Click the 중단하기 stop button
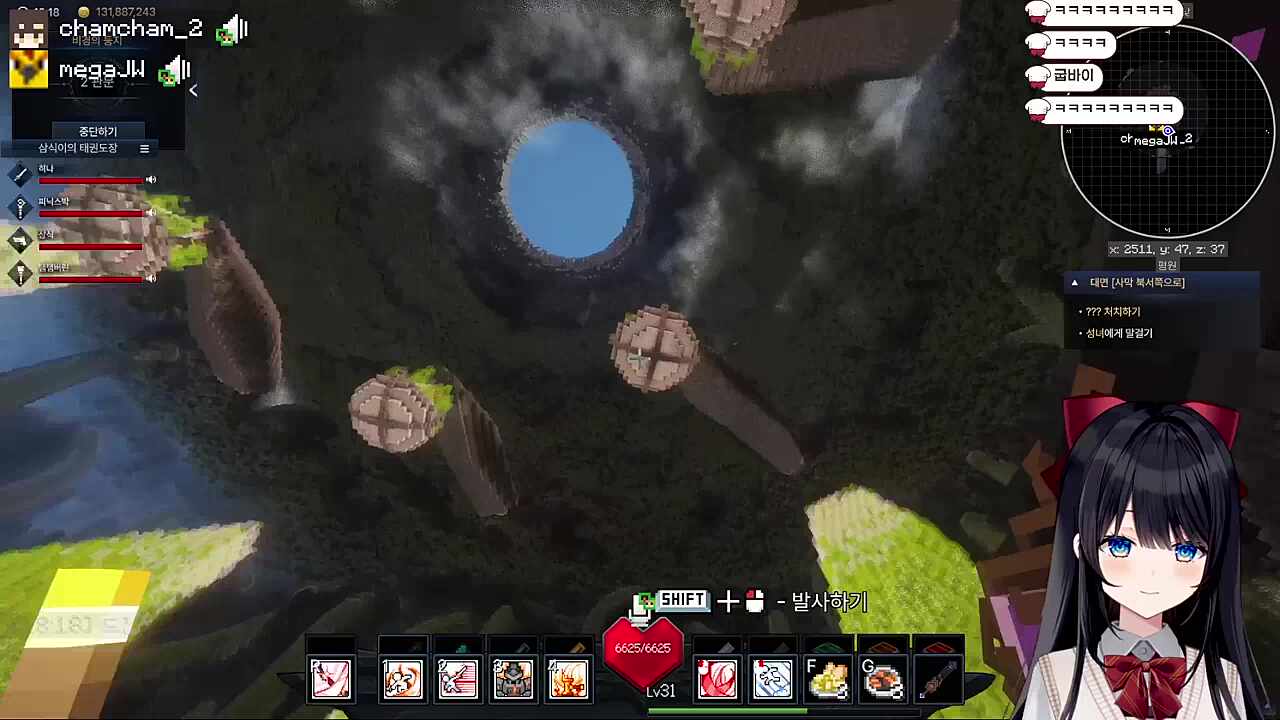The height and width of the screenshot is (720, 1280). (98, 131)
